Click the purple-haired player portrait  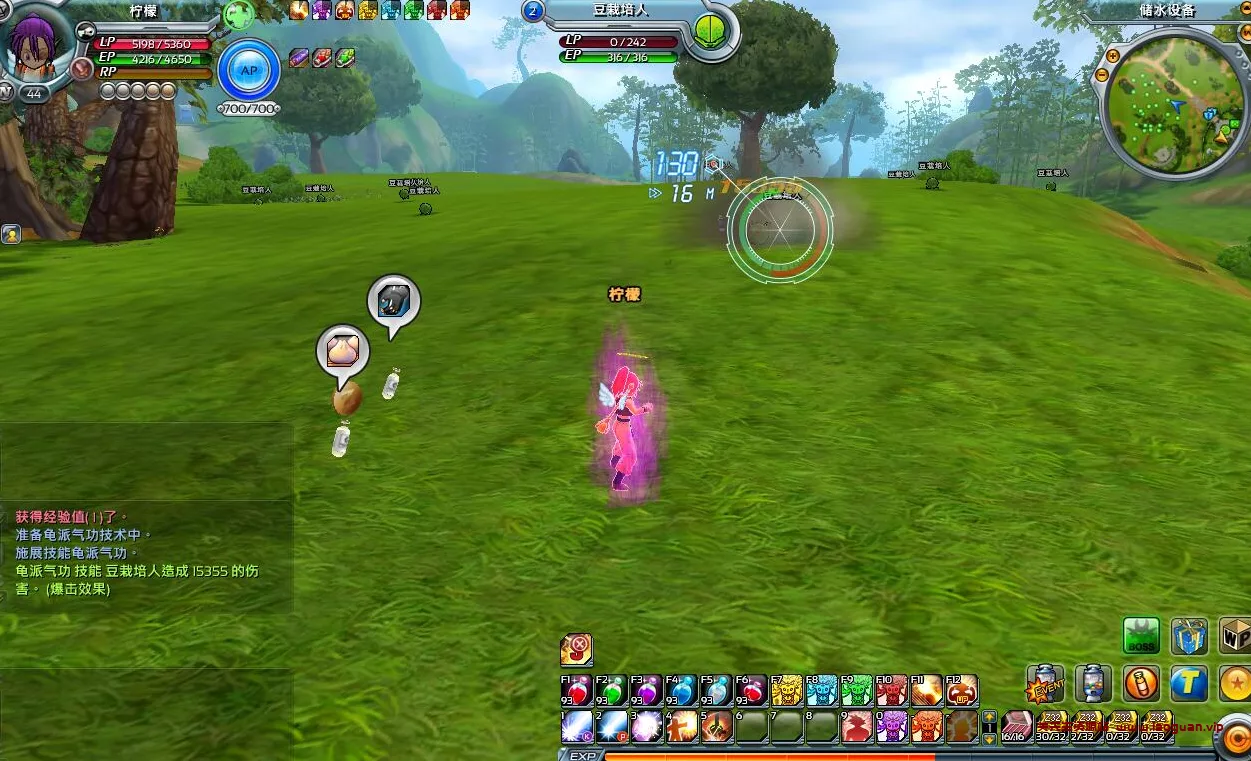(41, 45)
